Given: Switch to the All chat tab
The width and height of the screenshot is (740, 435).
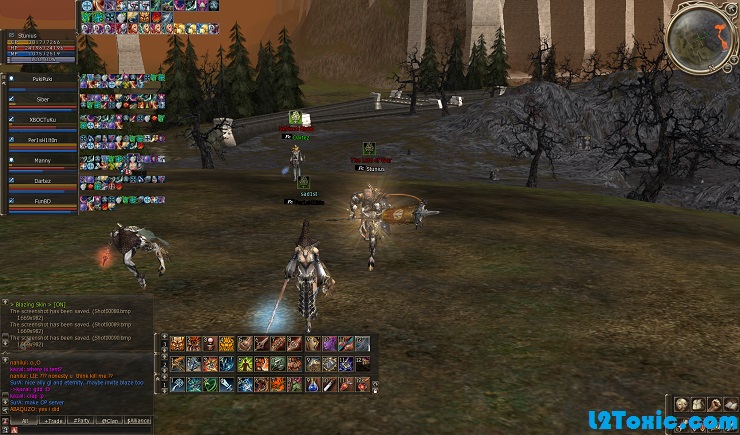Looking at the screenshot, I should [22, 421].
